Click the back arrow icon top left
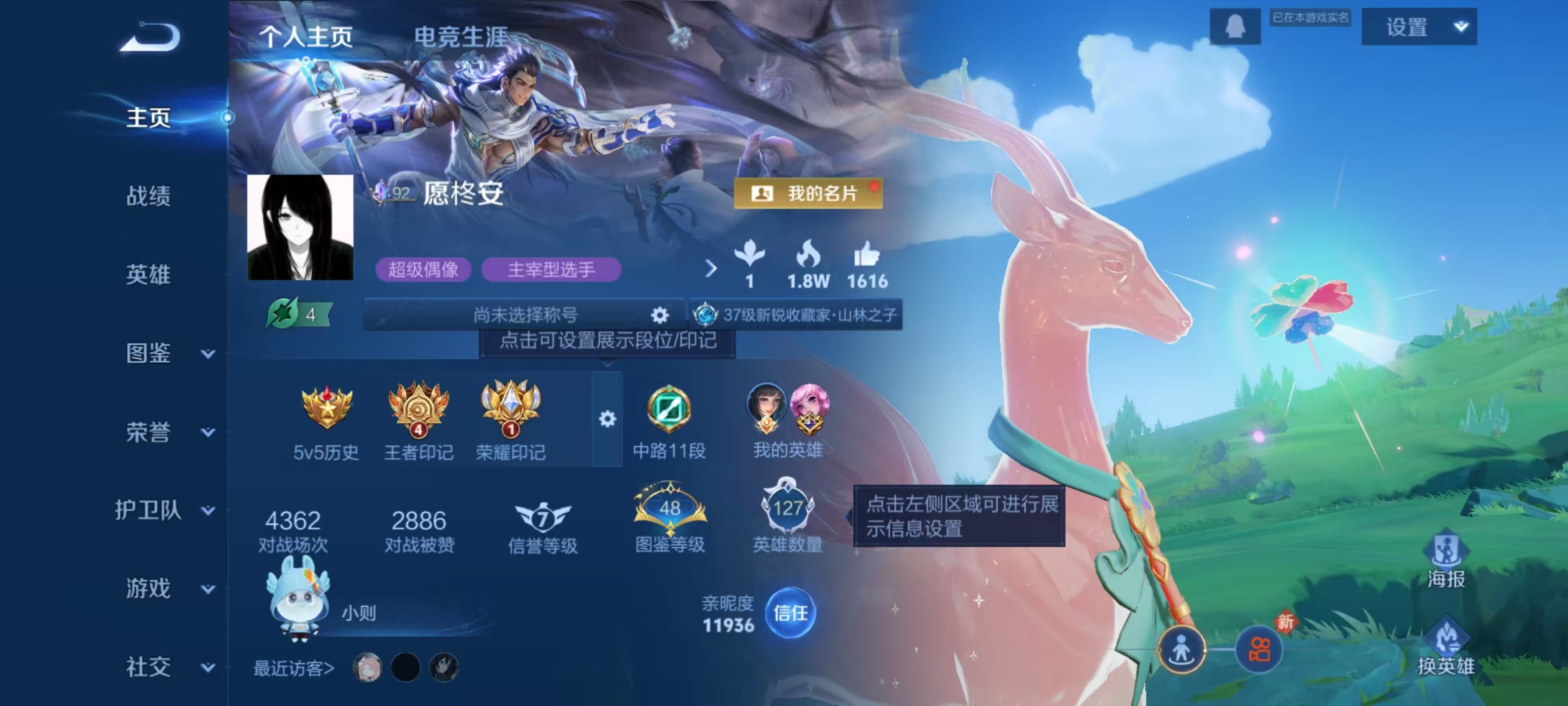Screen dimensions: 1568x706 [150, 37]
